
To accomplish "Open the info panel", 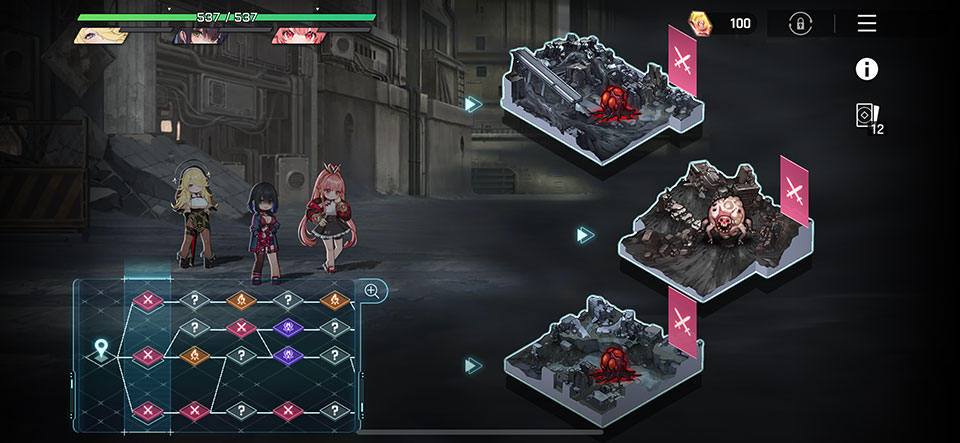I will (x=866, y=69).
